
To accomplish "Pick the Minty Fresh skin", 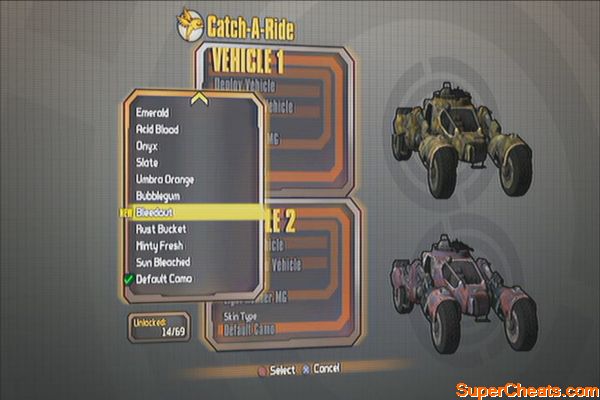I will click(161, 245).
